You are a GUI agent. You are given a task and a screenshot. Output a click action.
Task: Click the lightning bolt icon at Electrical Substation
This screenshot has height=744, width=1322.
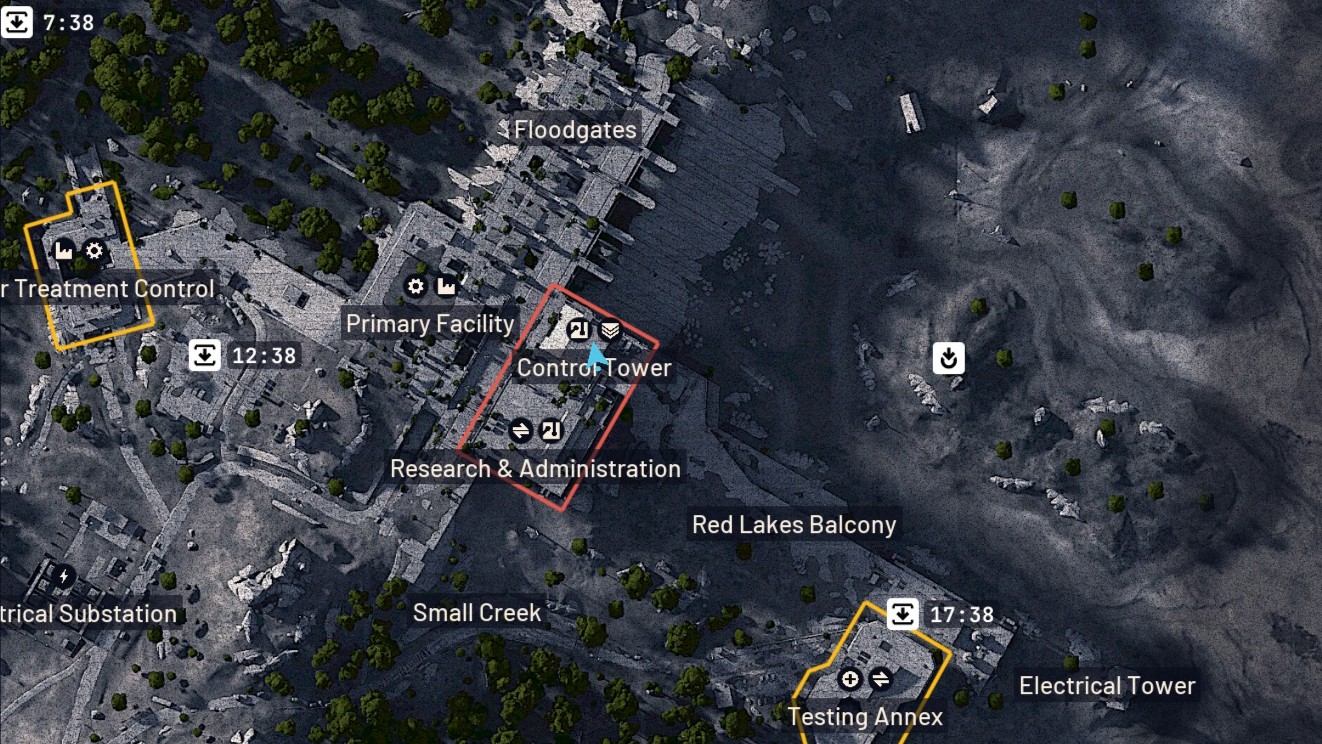click(x=63, y=573)
